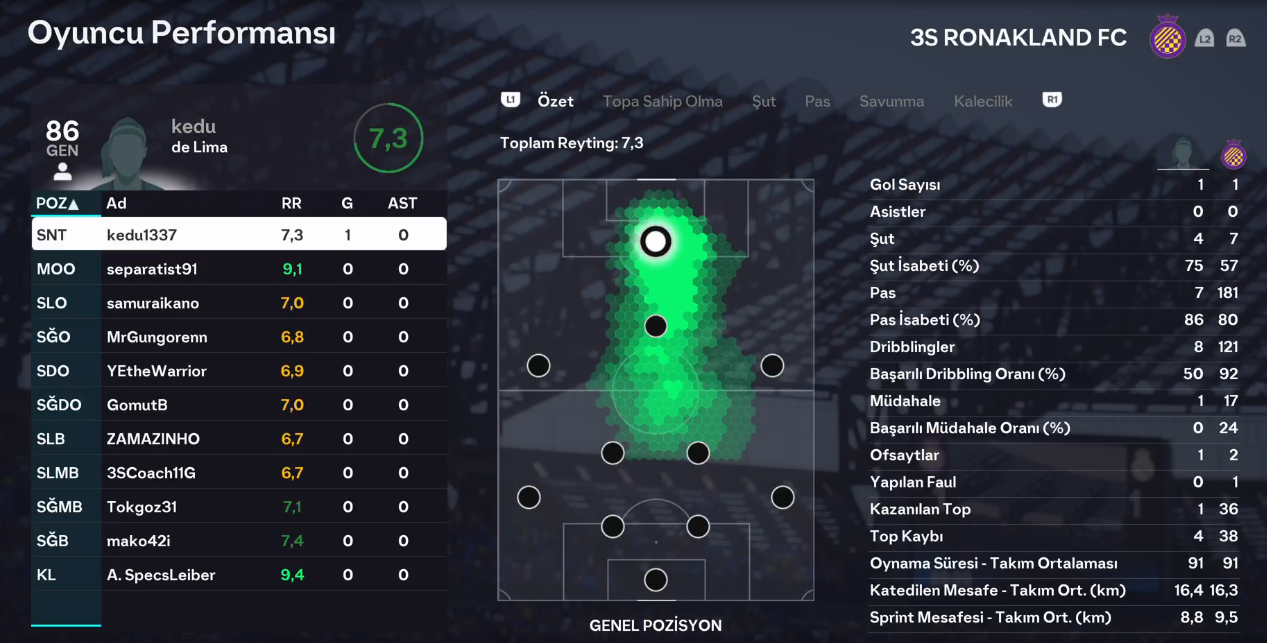The height and width of the screenshot is (643, 1267).
Task: Select ZAMAZINHO from the list
Action: tap(239, 439)
